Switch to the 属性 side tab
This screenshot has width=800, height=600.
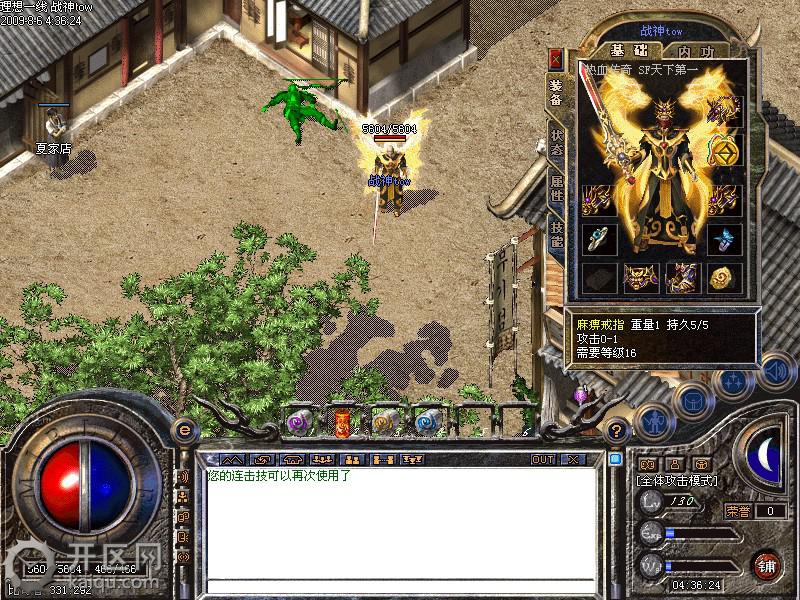click(x=556, y=188)
